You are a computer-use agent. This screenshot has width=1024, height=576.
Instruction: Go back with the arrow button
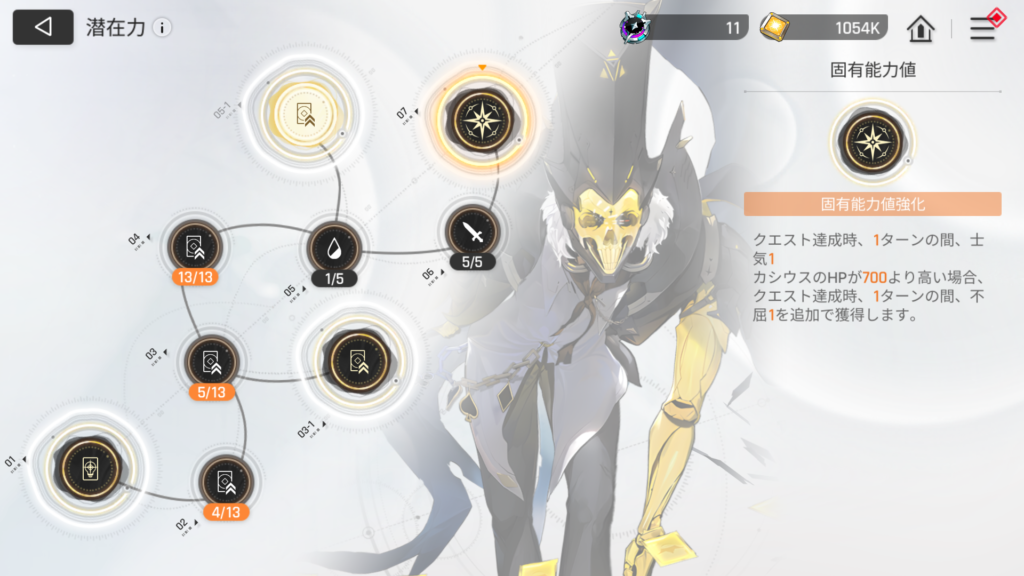coord(43,28)
